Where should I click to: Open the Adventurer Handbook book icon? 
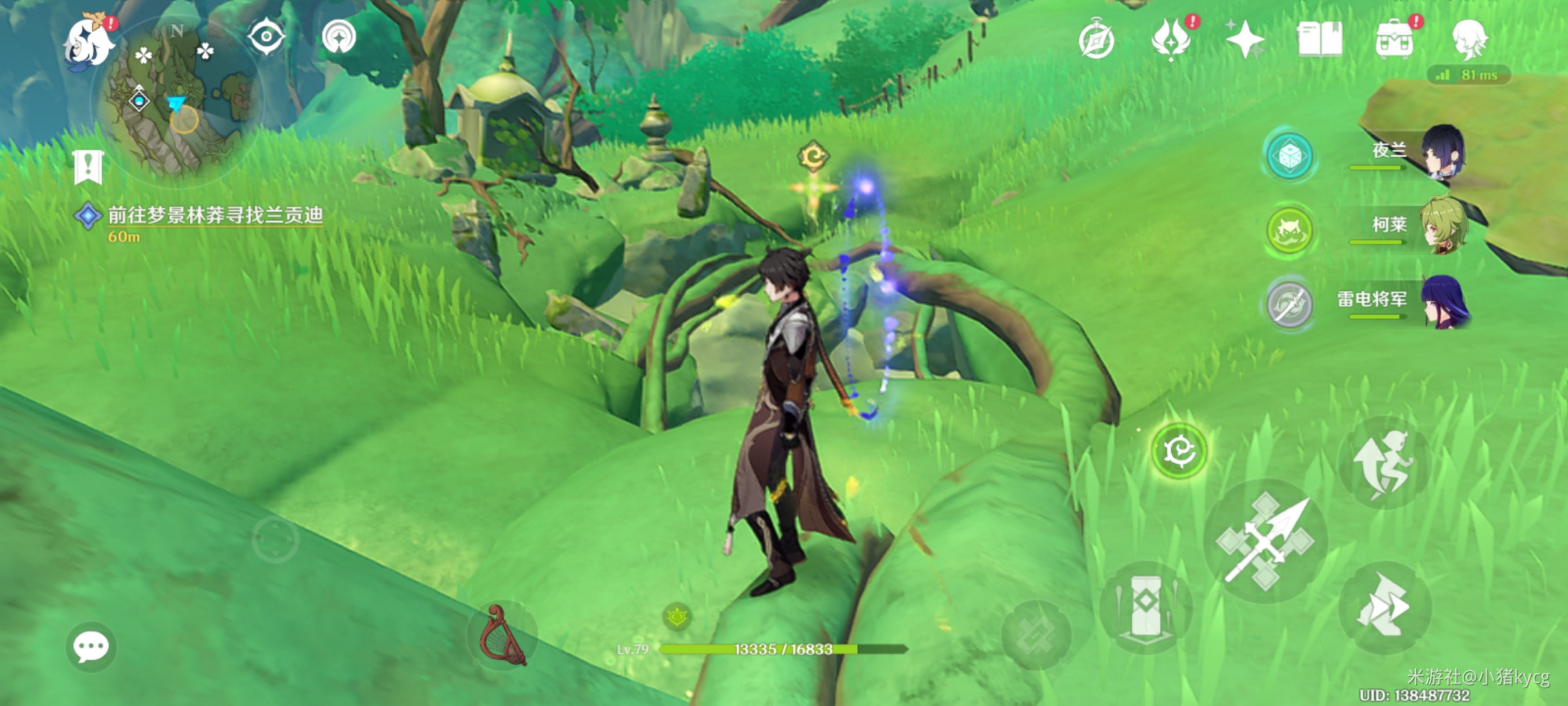point(1320,39)
